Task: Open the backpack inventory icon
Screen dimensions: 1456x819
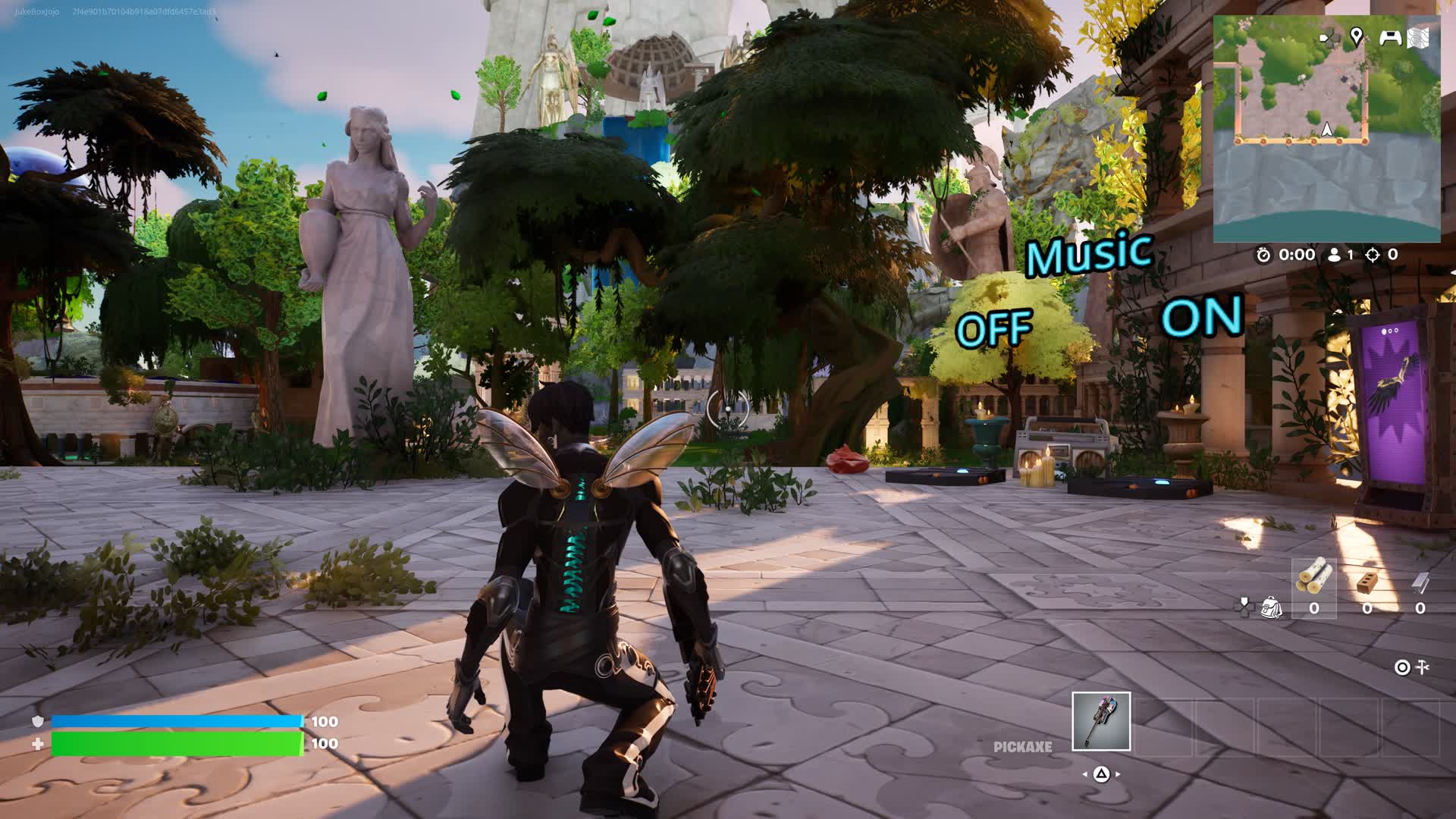Action: coord(1271,607)
